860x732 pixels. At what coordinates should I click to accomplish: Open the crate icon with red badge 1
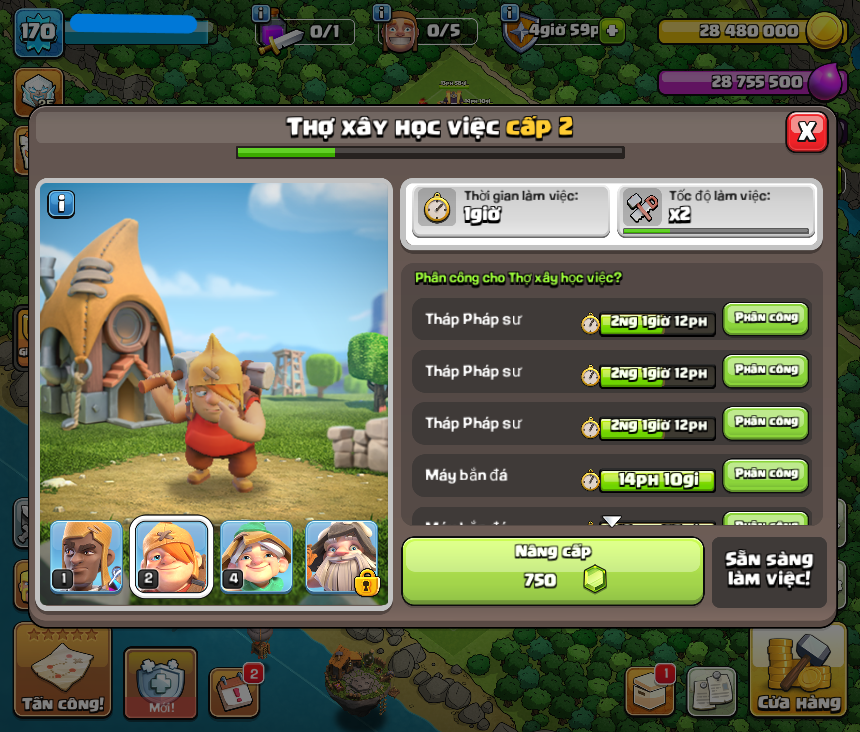[x=650, y=688]
